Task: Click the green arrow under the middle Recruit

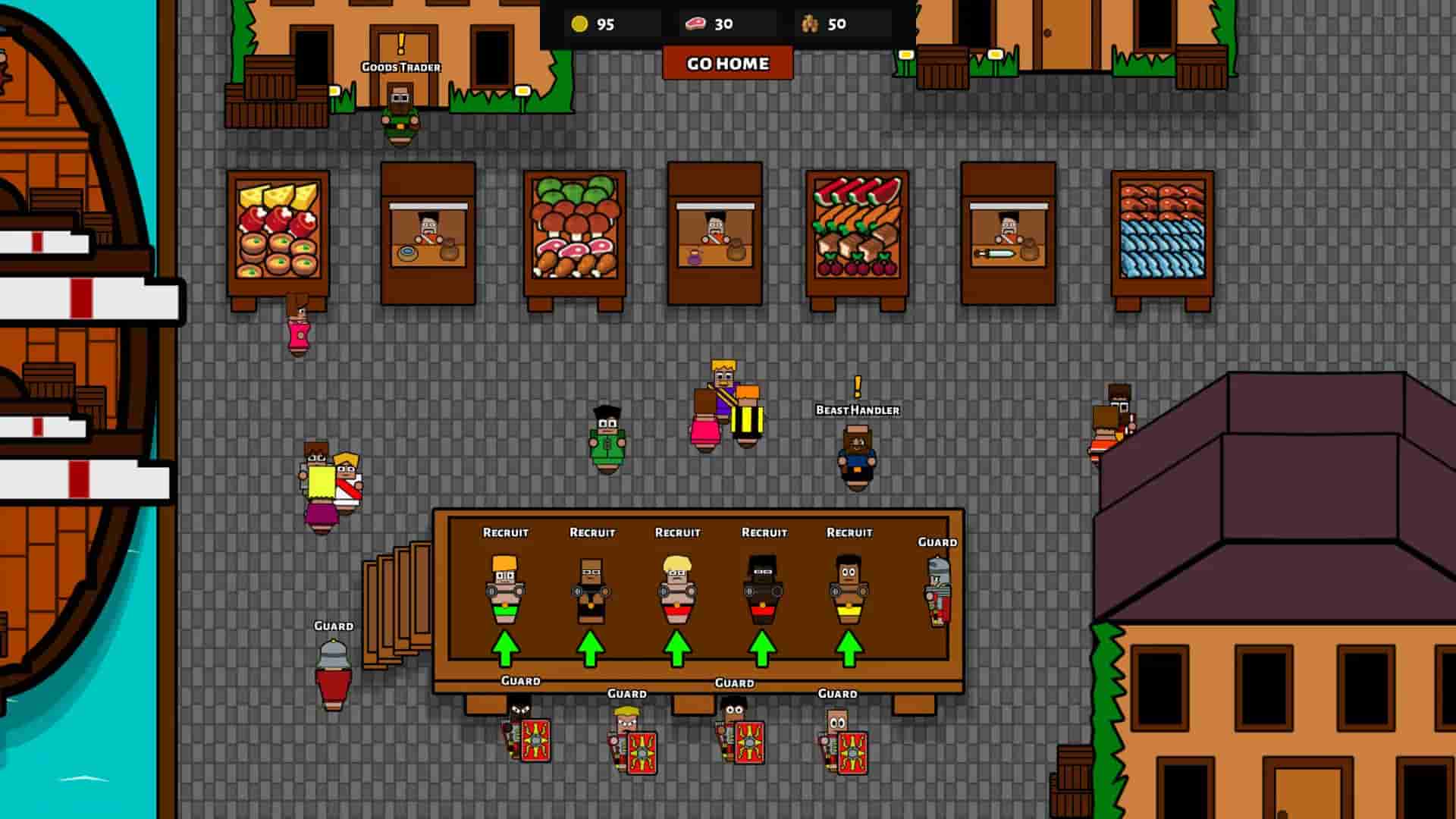Action: pyautogui.click(x=677, y=648)
